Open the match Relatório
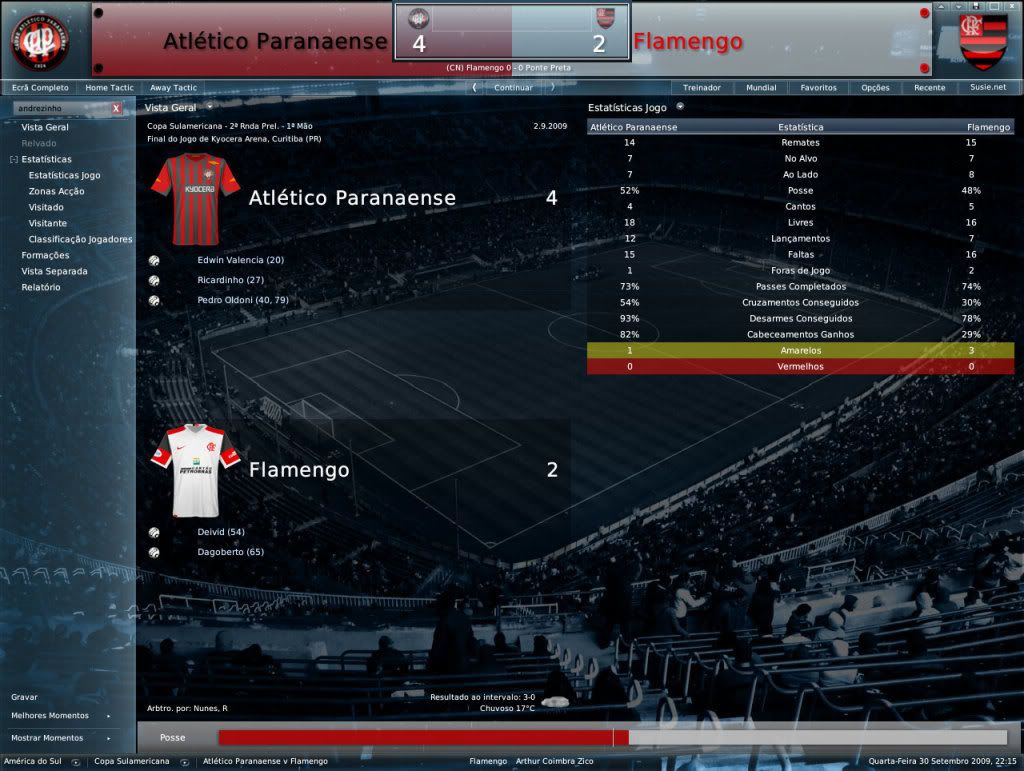This screenshot has width=1024, height=771. (x=41, y=288)
